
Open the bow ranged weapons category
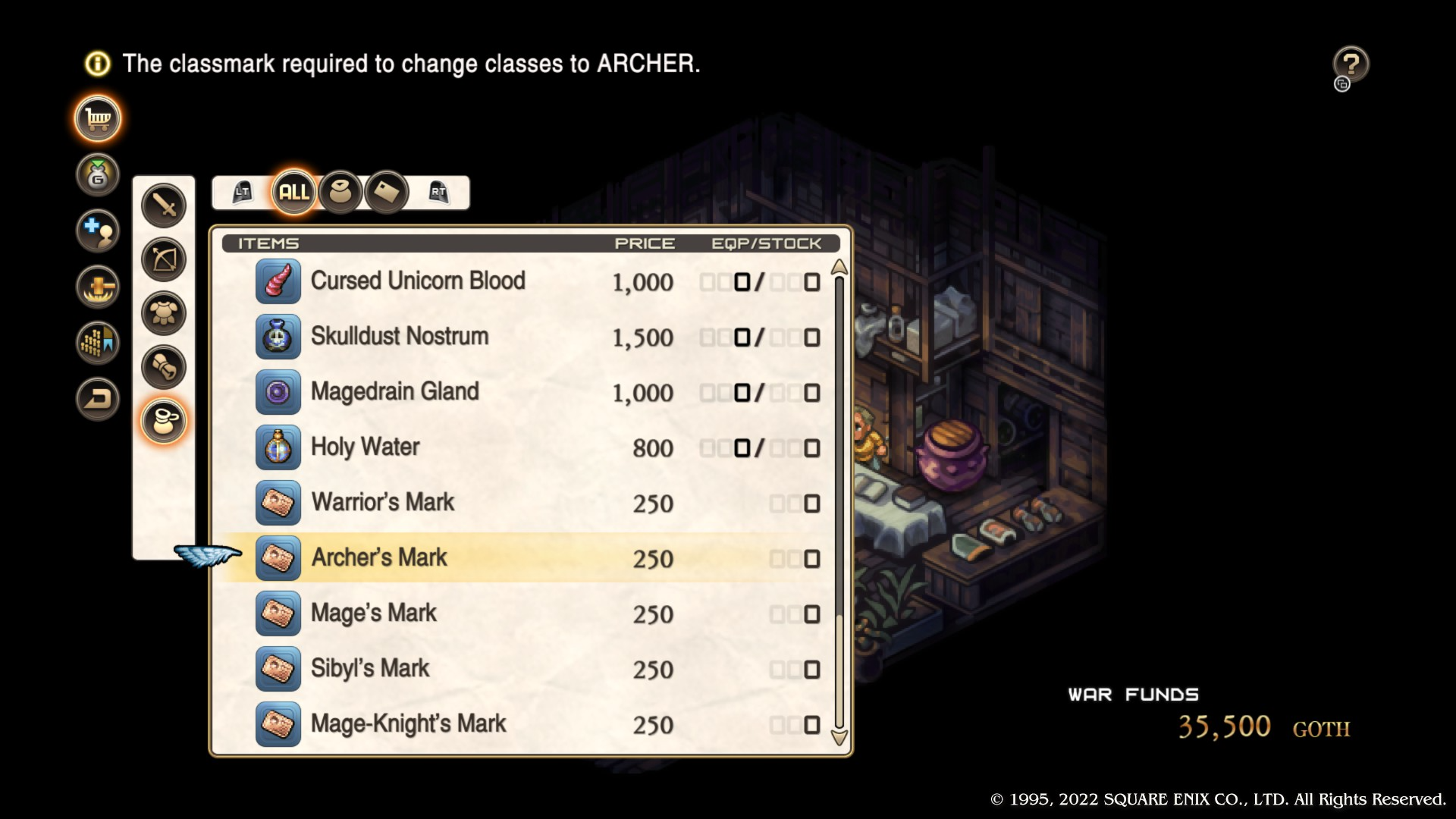[x=164, y=259]
